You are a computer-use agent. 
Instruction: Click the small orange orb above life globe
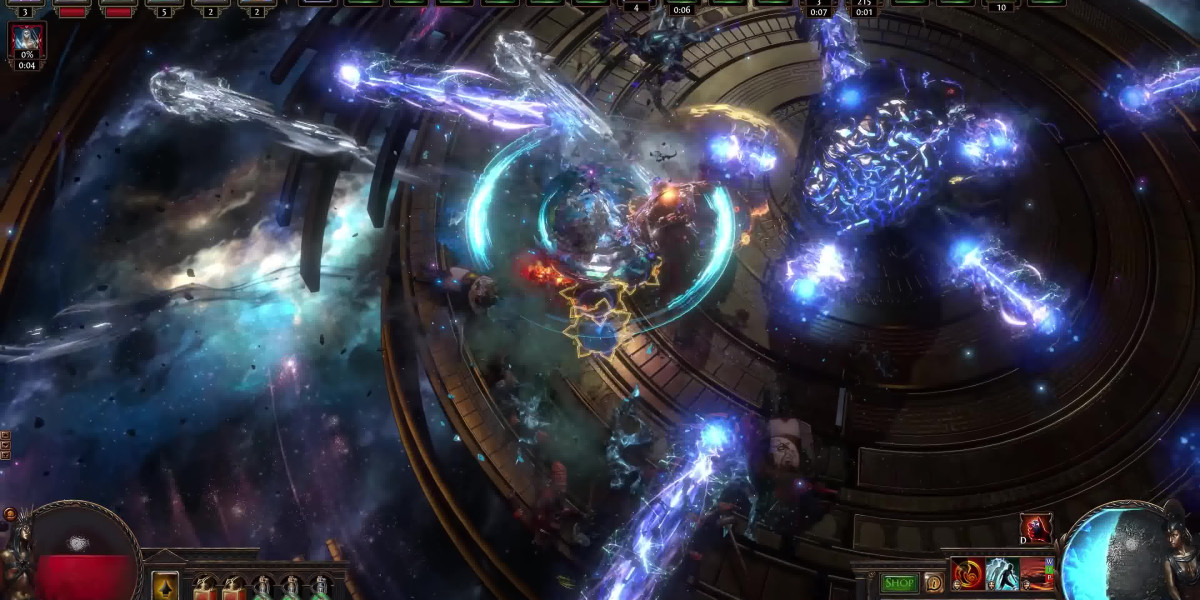click(x=10, y=514)
